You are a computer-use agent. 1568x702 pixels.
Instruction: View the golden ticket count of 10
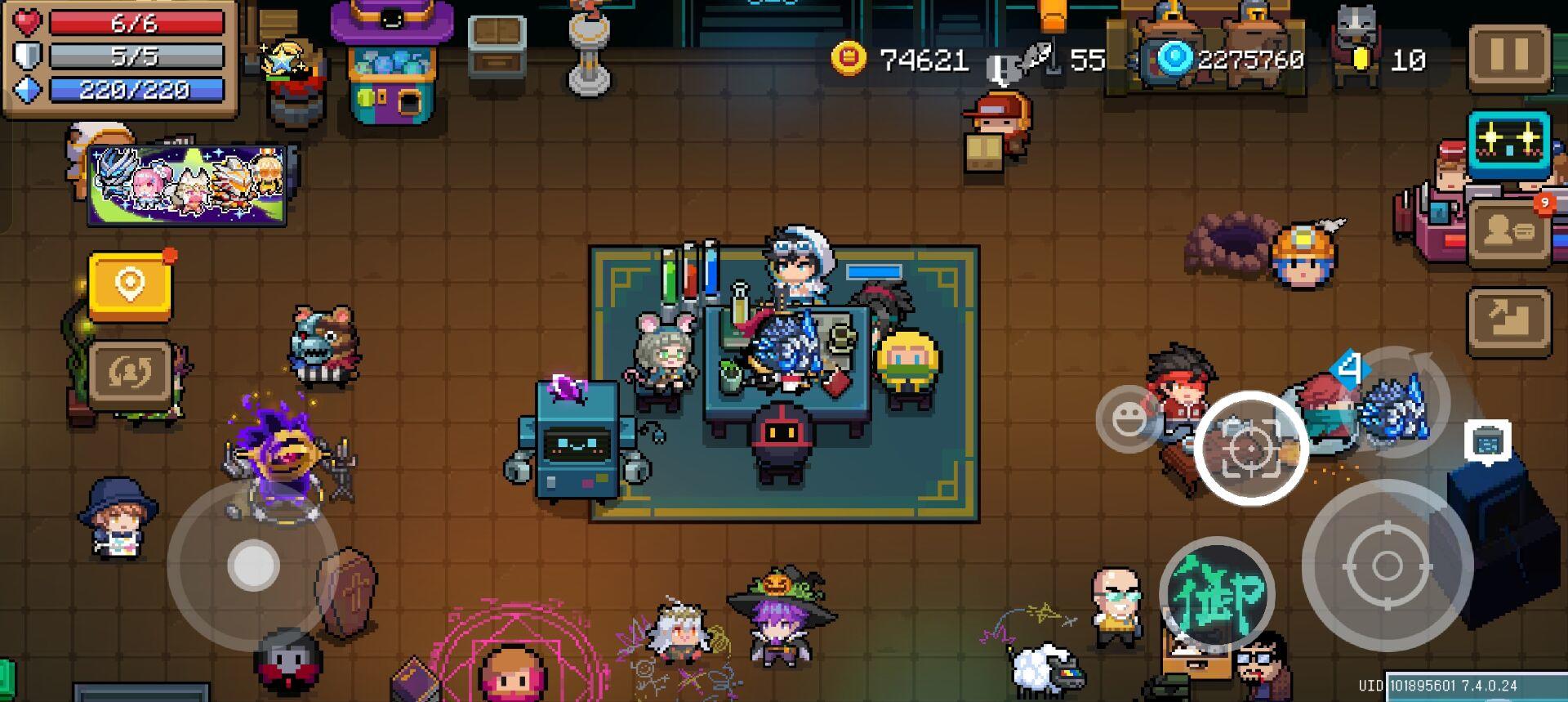(x=1388, y=59)
